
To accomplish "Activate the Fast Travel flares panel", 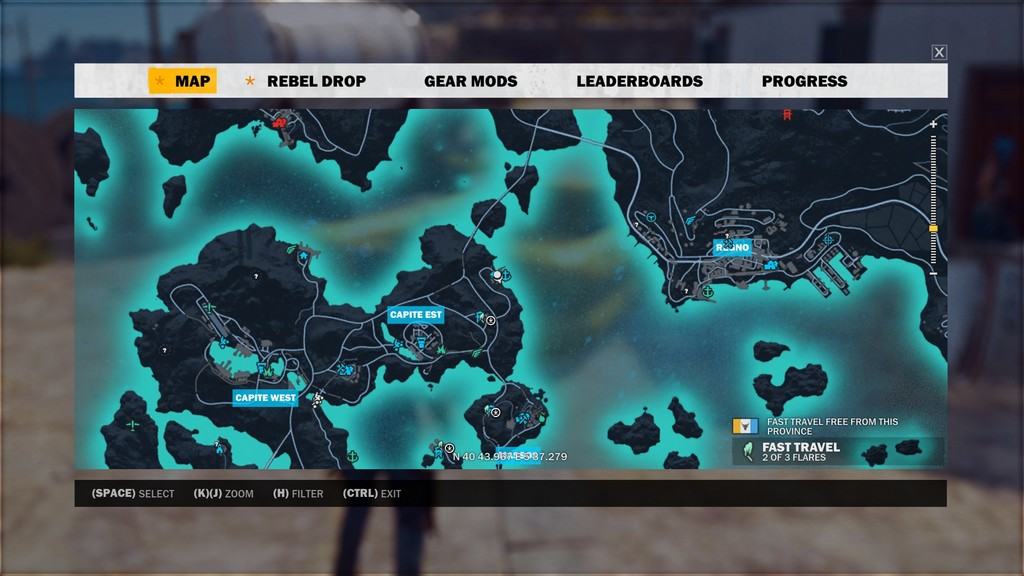I will [838, 452].
